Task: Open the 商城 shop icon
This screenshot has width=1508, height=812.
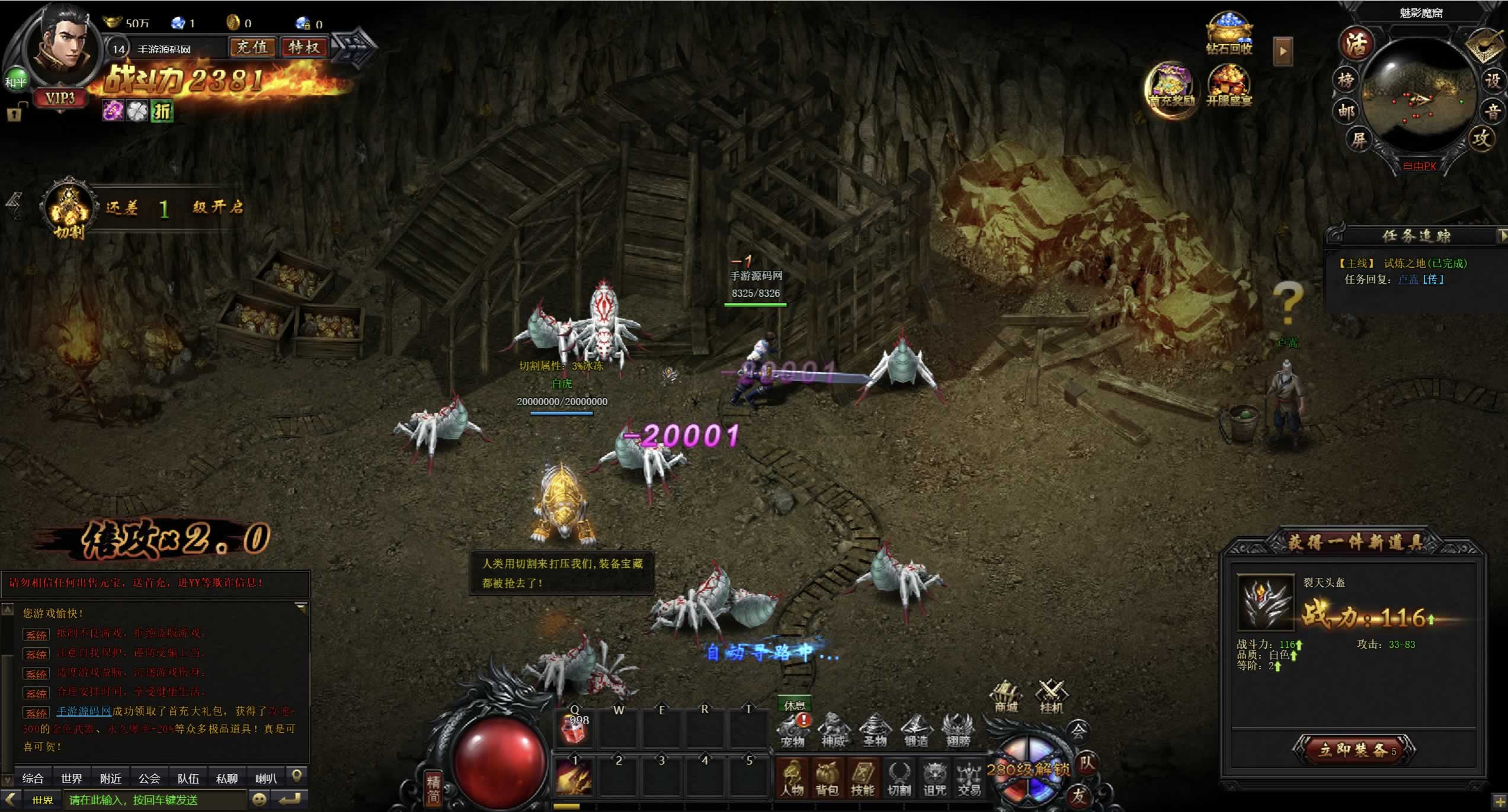Action: tap(1006, 697)
